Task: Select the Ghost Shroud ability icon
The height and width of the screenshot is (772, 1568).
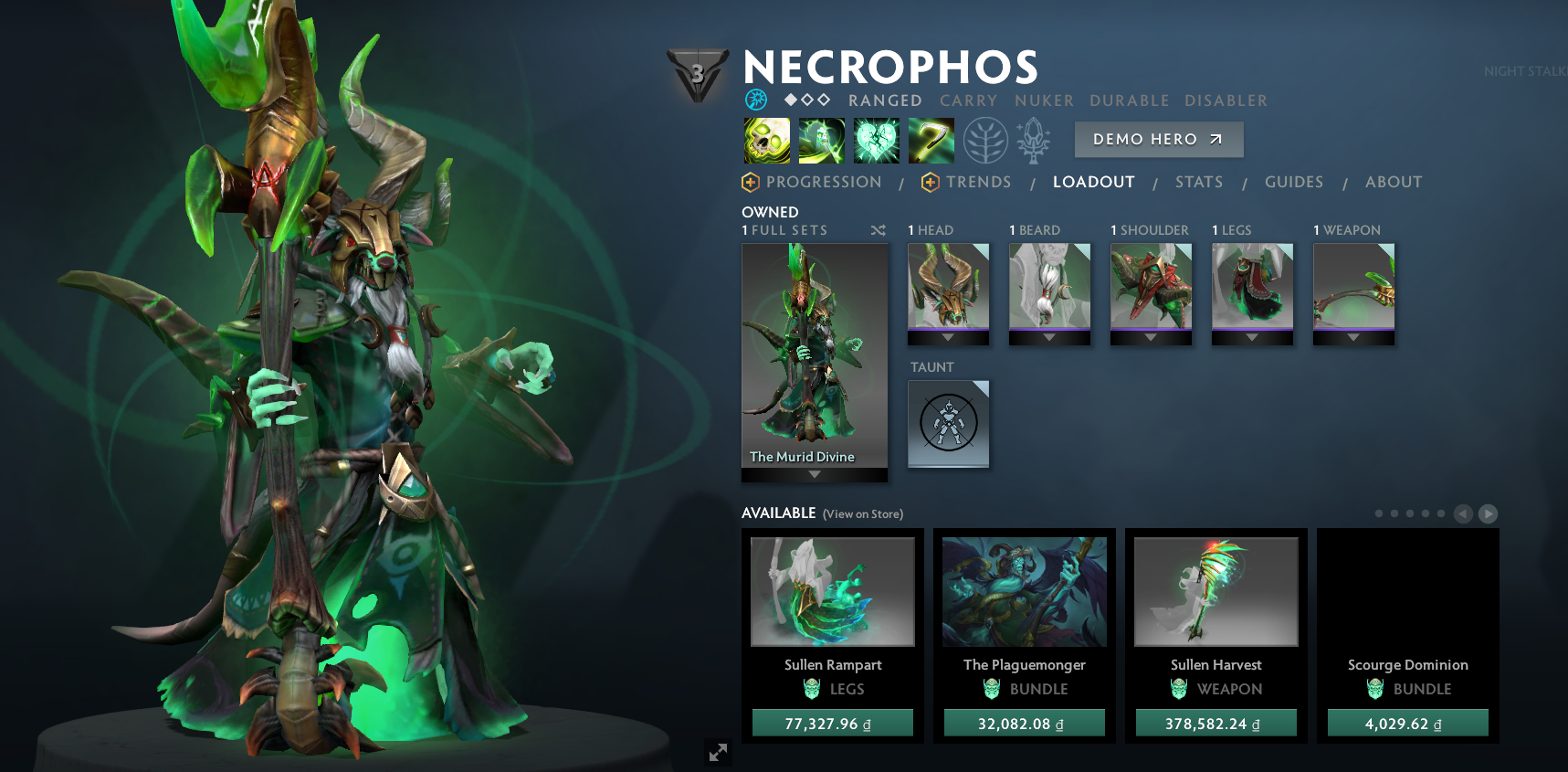Action: point(821,141)
